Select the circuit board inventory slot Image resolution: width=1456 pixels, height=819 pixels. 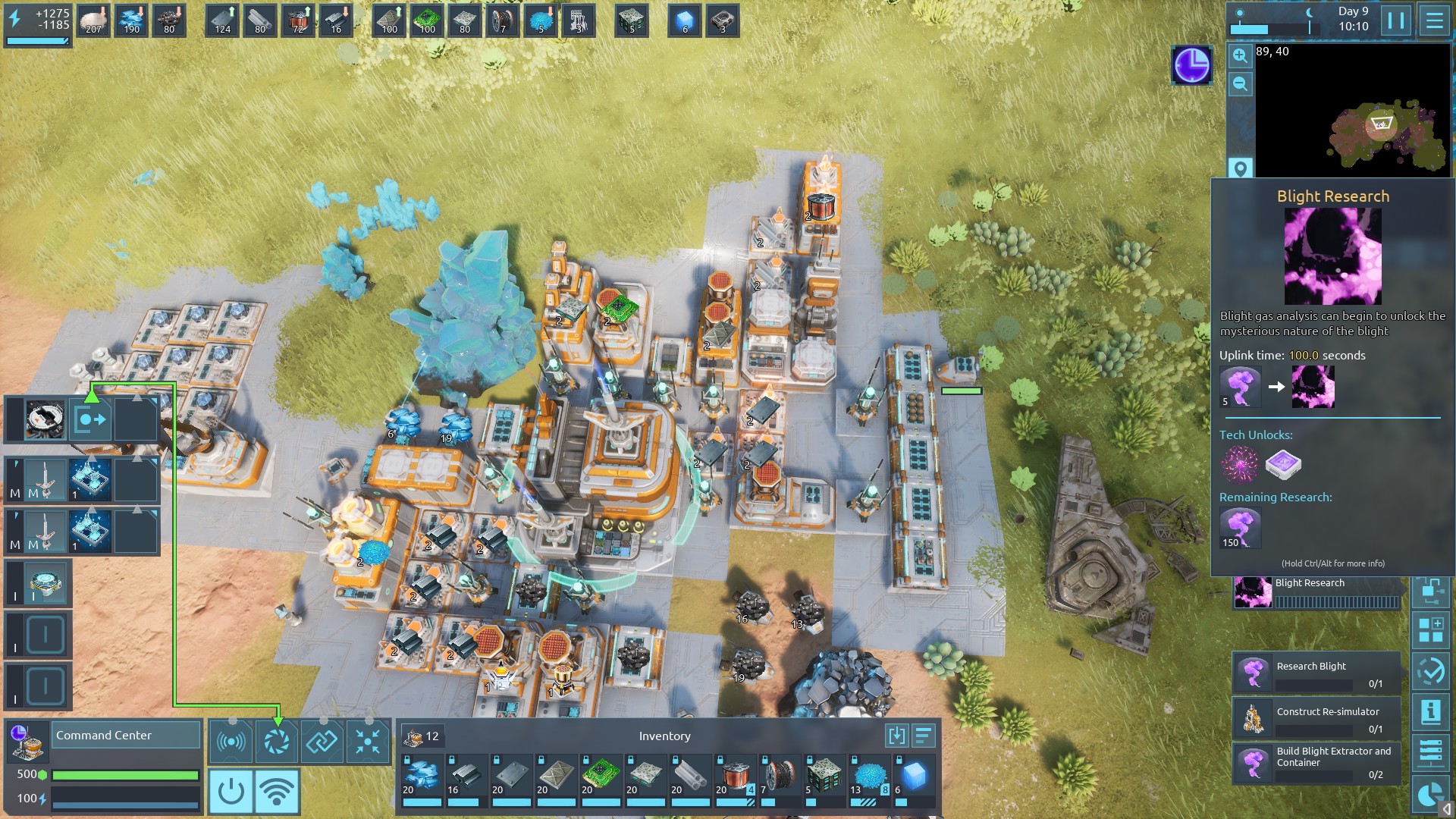point(601,779)
